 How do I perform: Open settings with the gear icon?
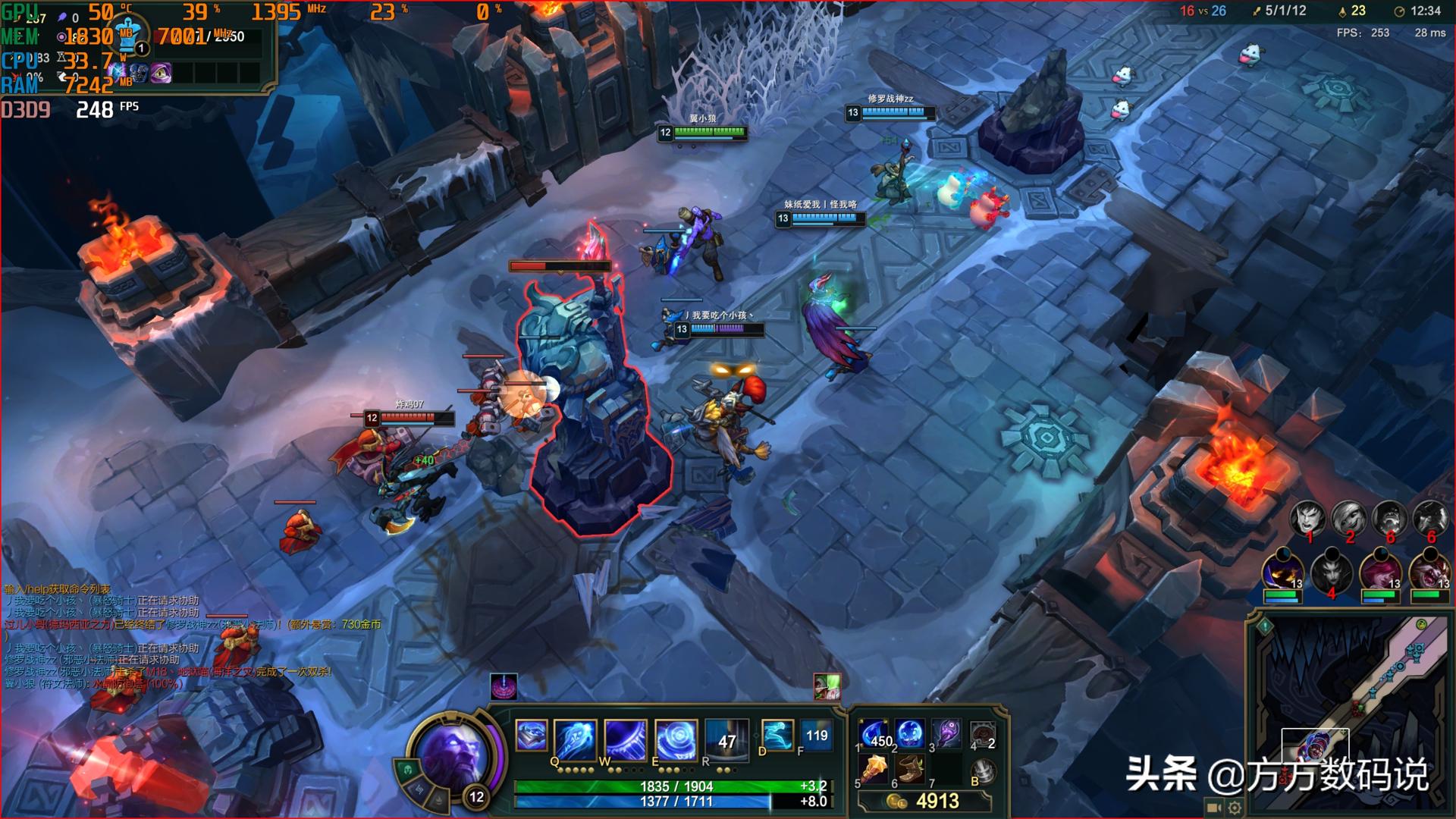[x=1235, y=808]
